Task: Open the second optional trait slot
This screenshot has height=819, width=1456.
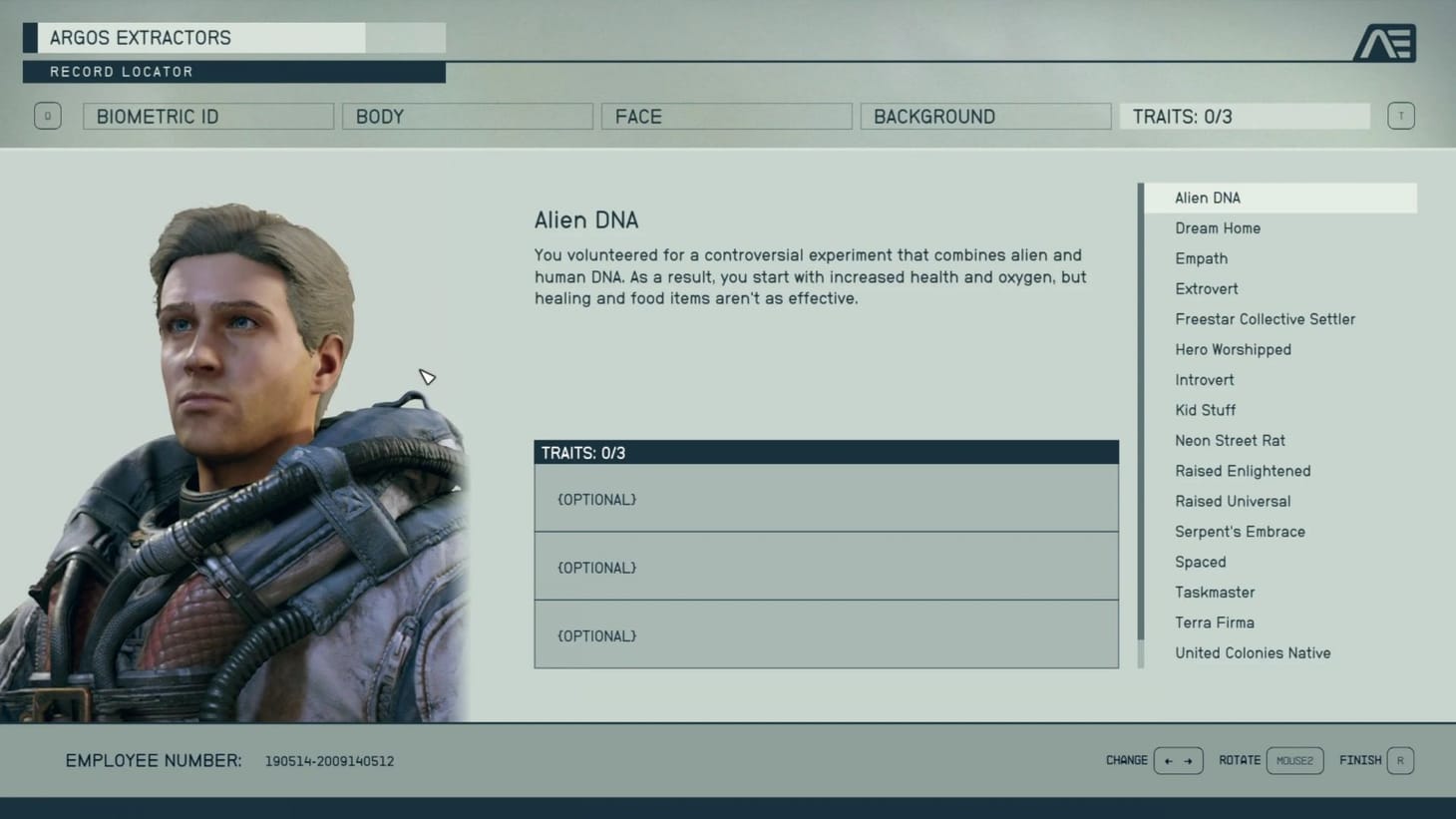Action: pyautogui.click(x=826, y=567)
